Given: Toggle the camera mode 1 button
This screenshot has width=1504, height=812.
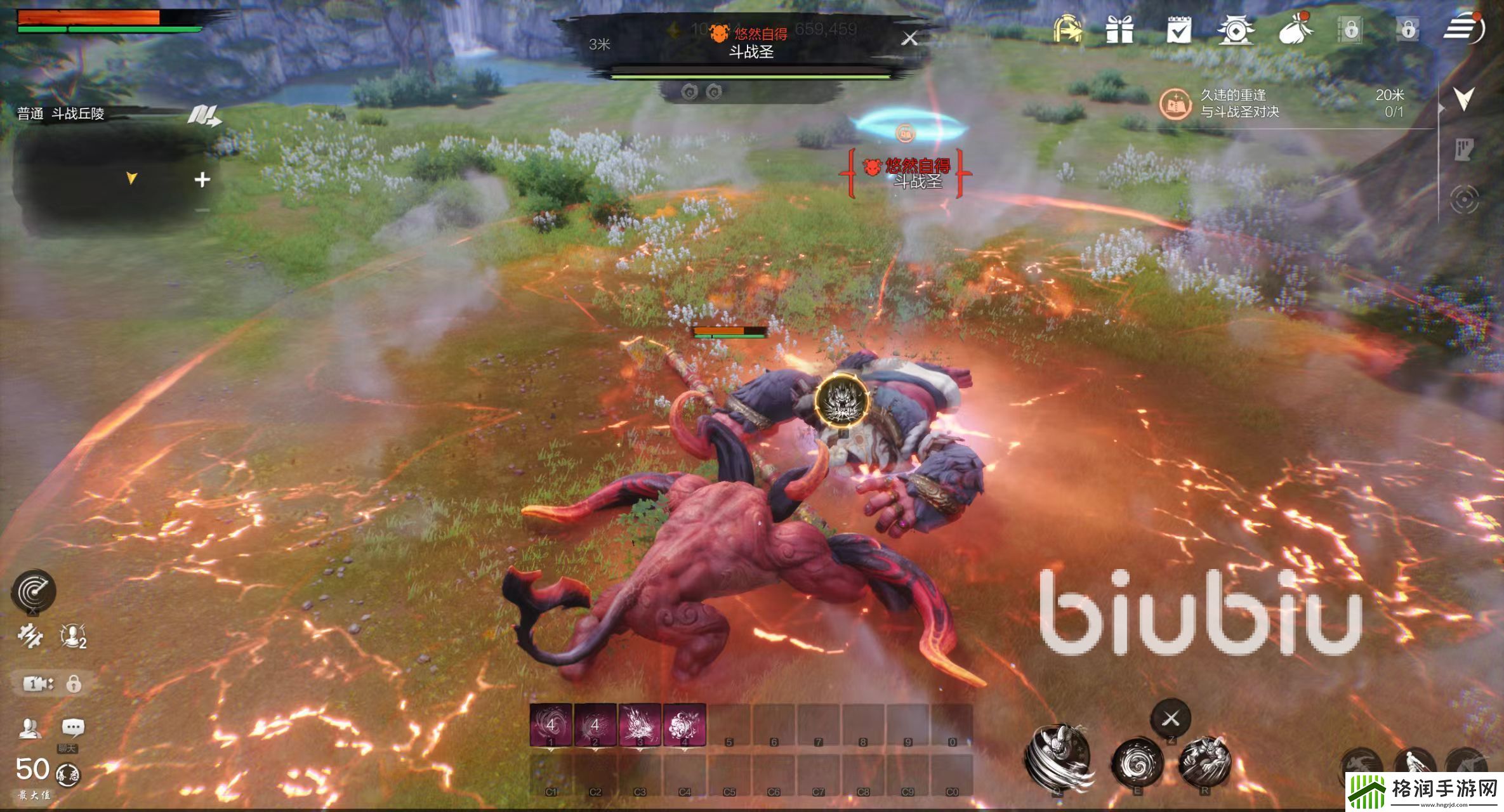Looking at the screenshot, I should click(38, 683).
